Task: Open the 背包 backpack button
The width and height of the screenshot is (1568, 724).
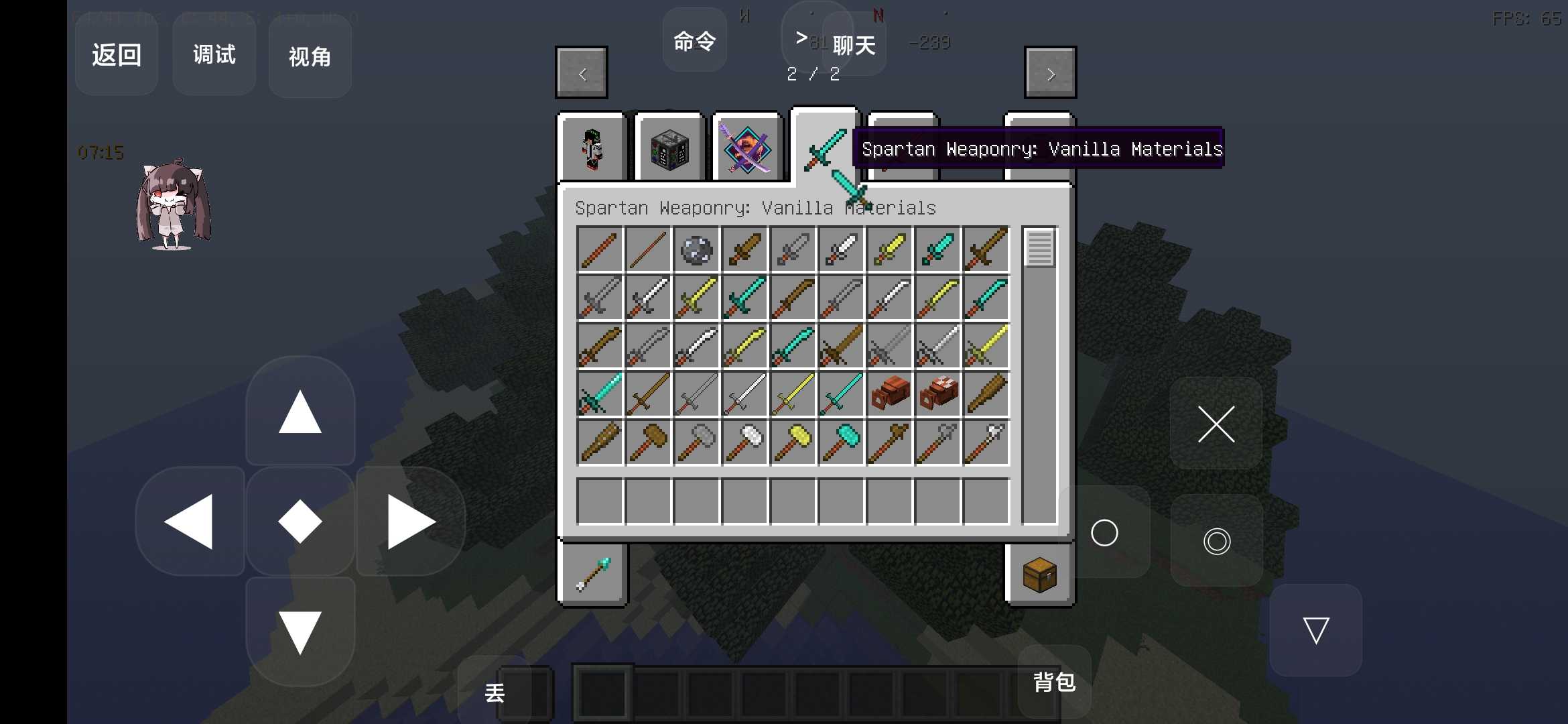Action: pyautogui.click(x=1054, y=682)
